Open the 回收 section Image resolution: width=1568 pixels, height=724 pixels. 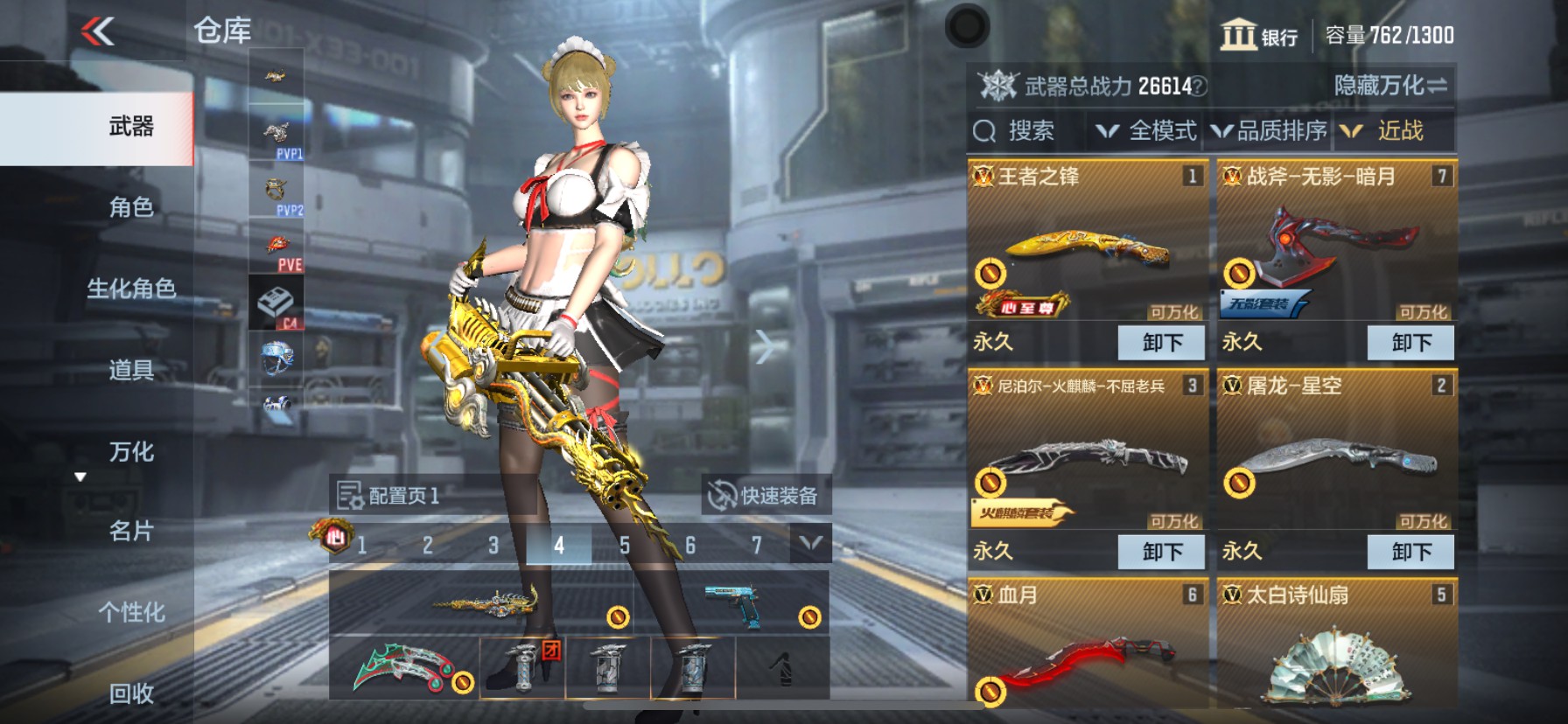click(x=131, y=693)
